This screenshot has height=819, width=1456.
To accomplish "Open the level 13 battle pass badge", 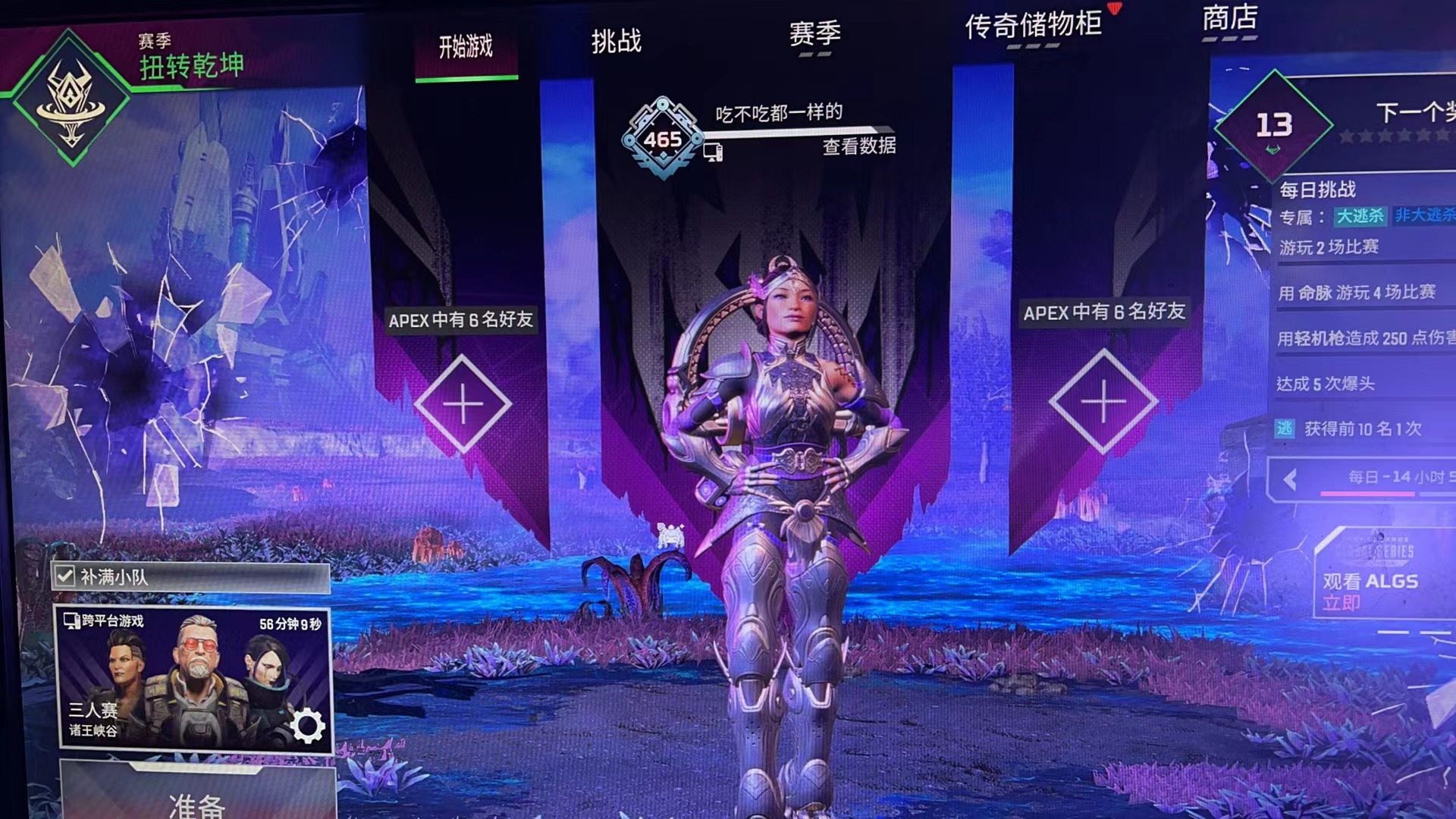I will (x=1273, y=126).
